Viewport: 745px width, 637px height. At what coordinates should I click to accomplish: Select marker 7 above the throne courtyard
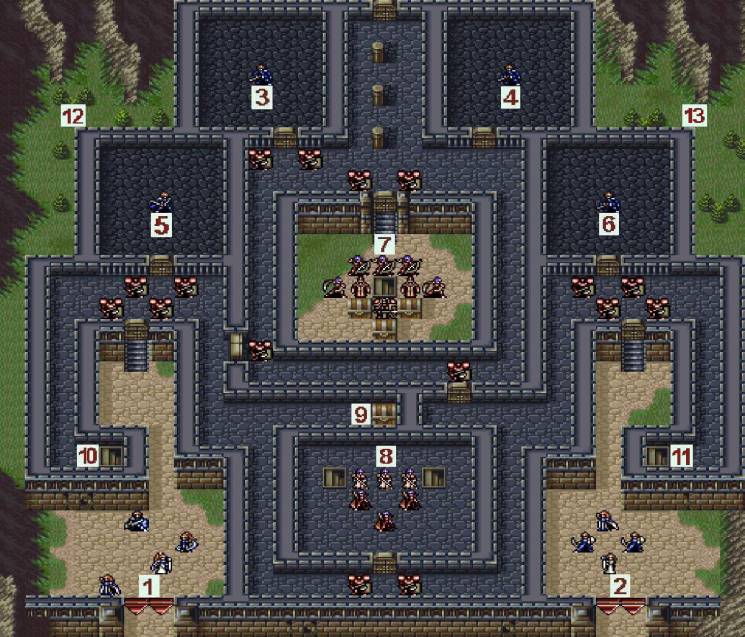[384, 244]
